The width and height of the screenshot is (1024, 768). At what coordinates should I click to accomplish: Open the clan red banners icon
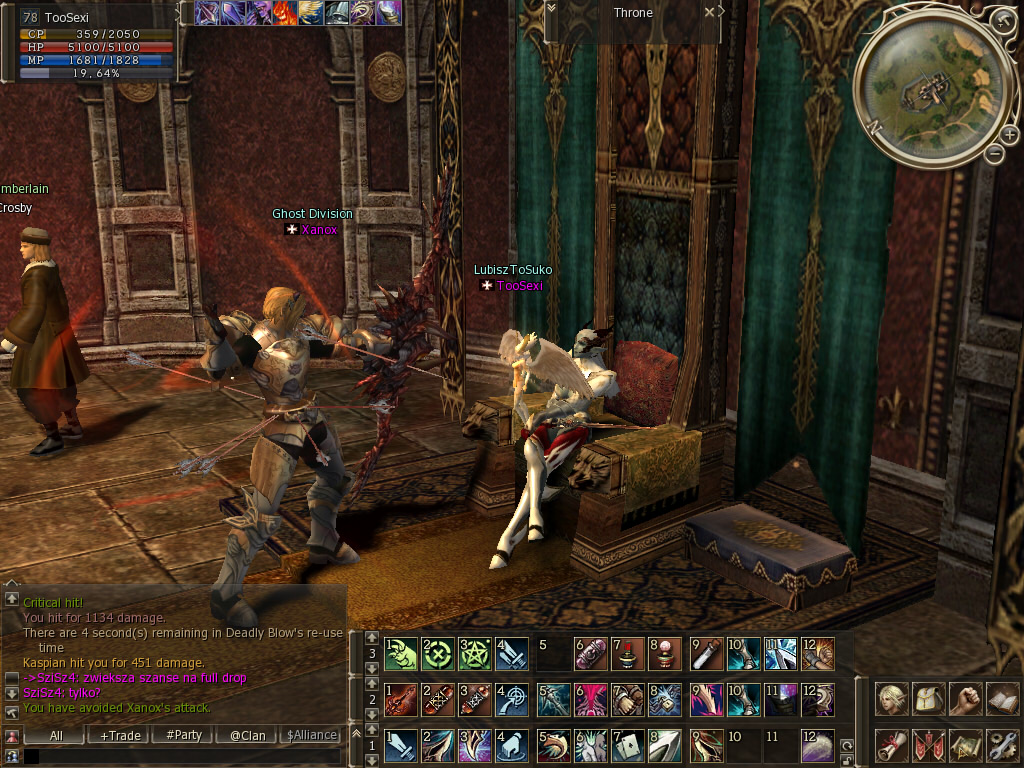(929, 745)
